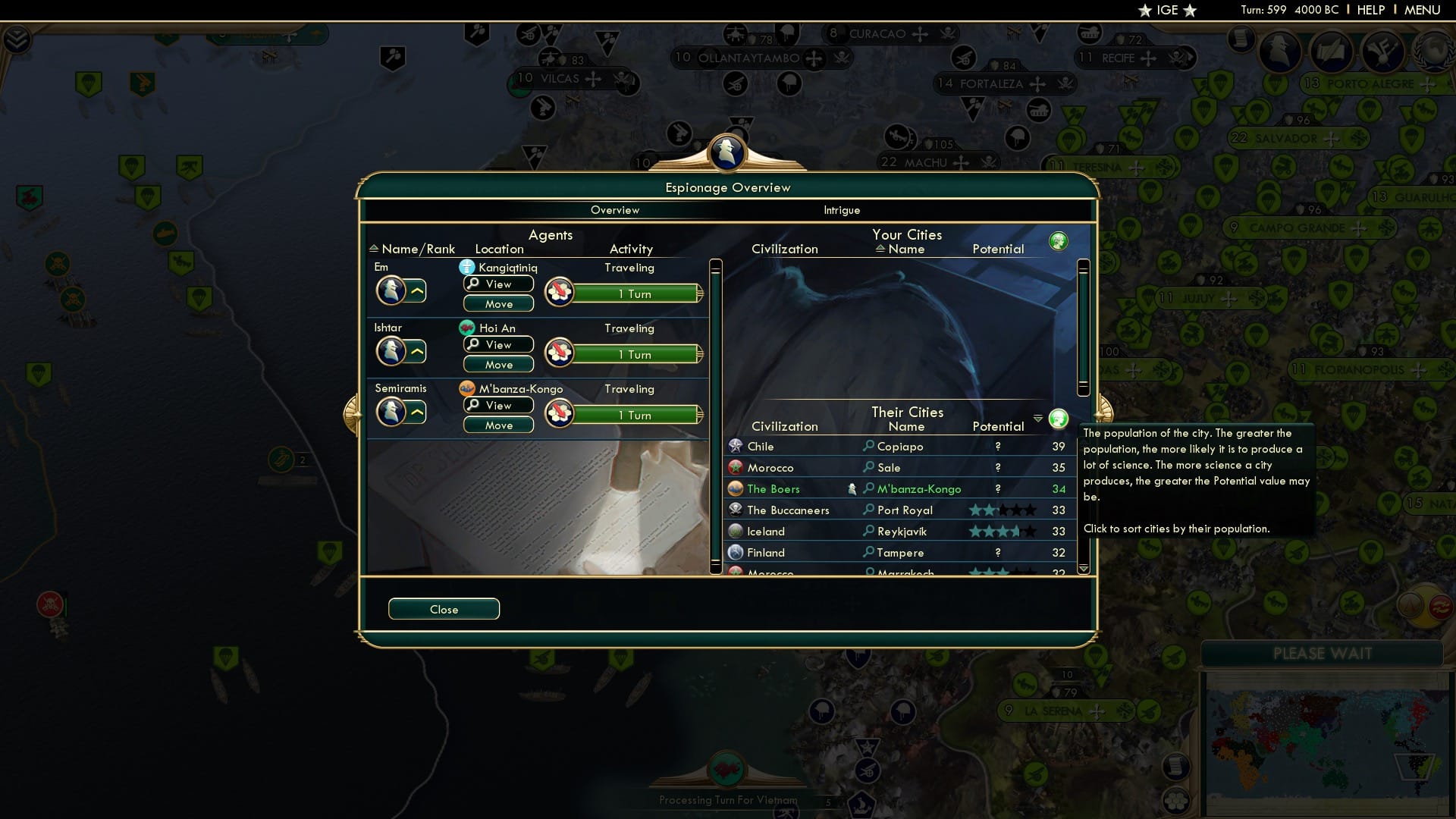This screenshot has width=1456, height=819.
Task: Click the Their Cities list scrollbar
Action: (x=1084, y=500)
